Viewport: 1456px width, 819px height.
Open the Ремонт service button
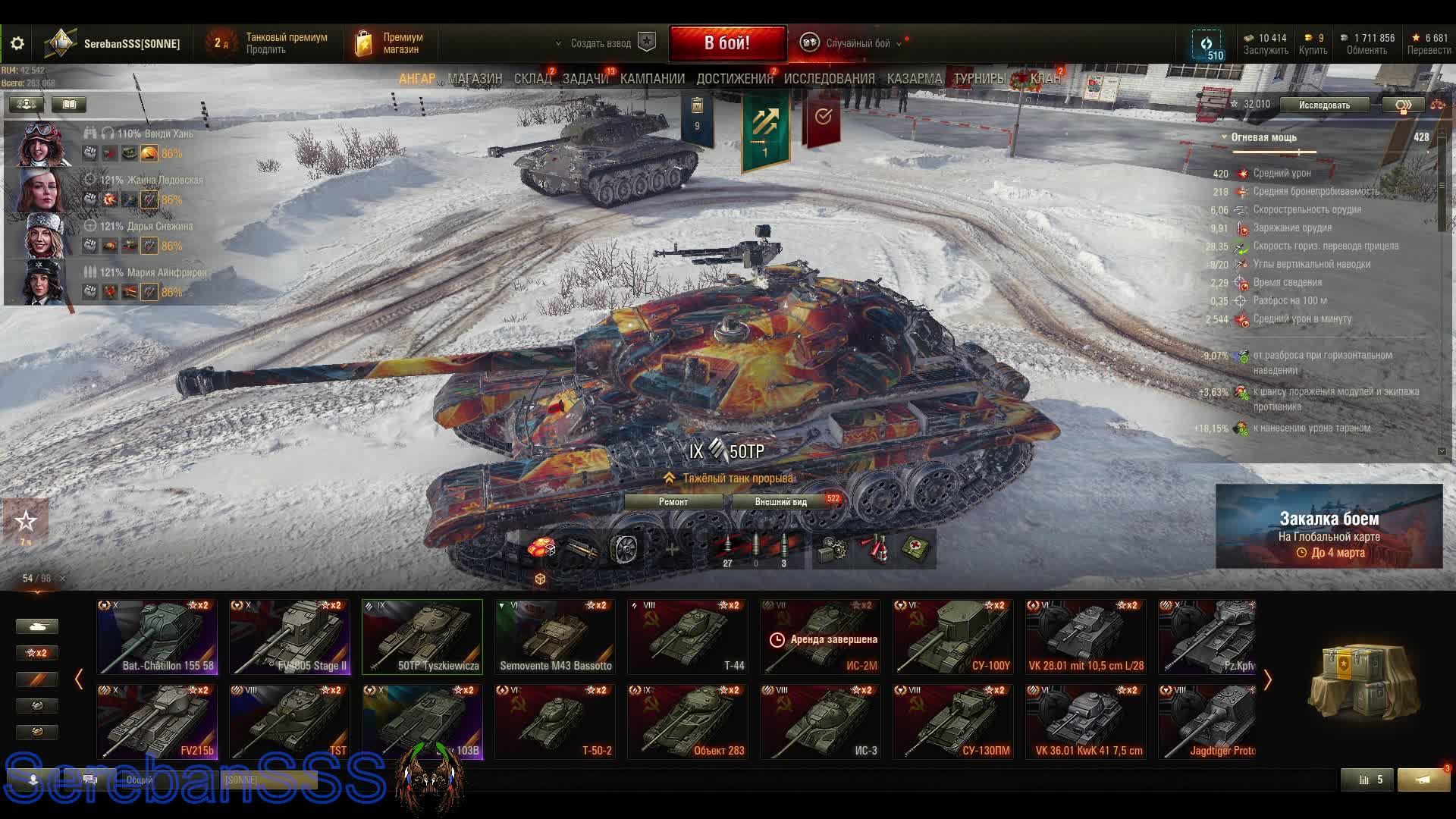pos(673,502)
